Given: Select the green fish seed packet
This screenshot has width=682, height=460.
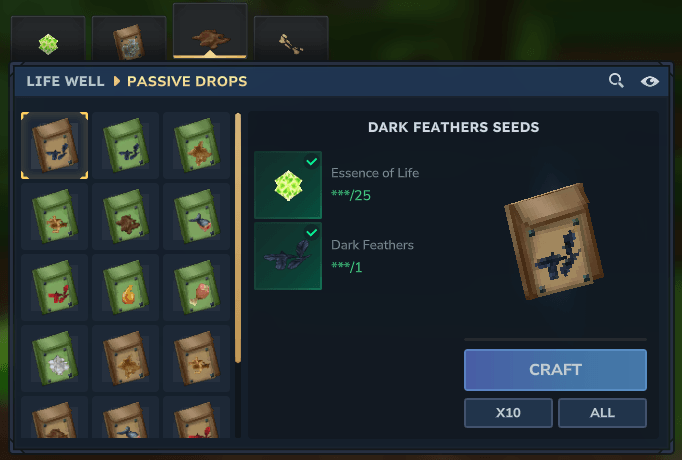Looking at the screenshot, I should pos(196,217).
